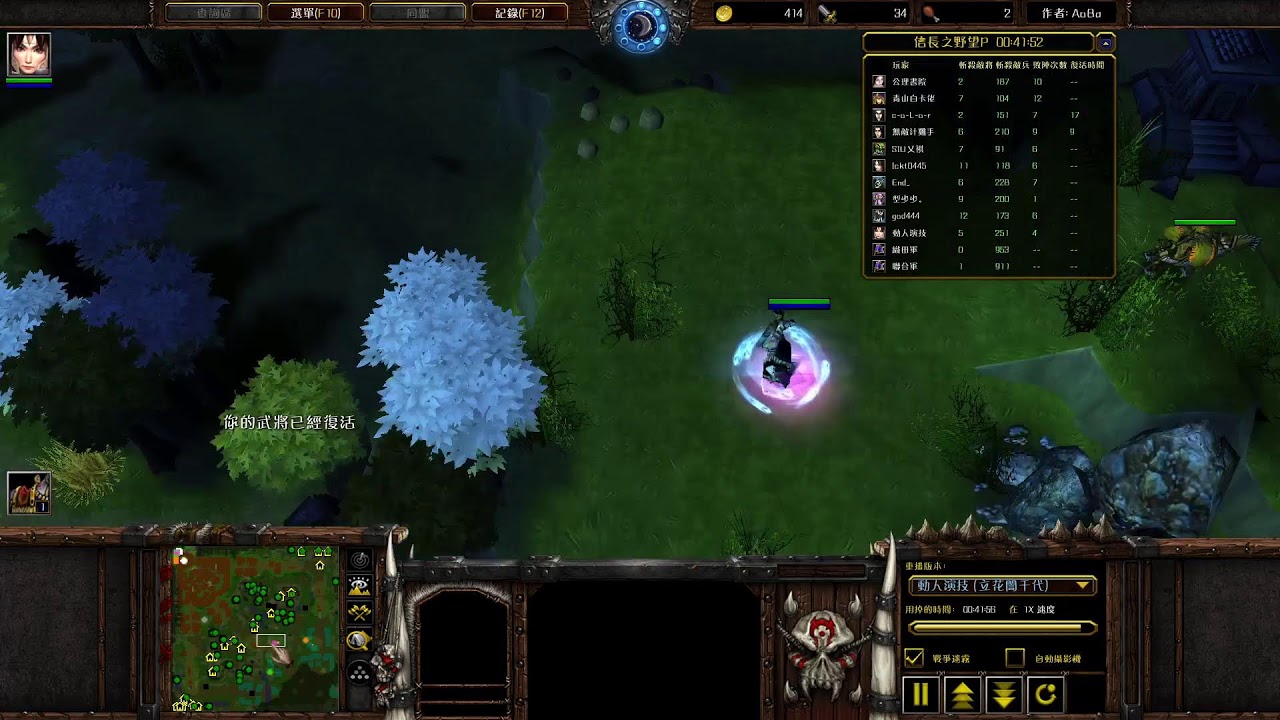Collapse the scoreboard with its arrow button
The image size is (1280, 720).
point(1105,43)
